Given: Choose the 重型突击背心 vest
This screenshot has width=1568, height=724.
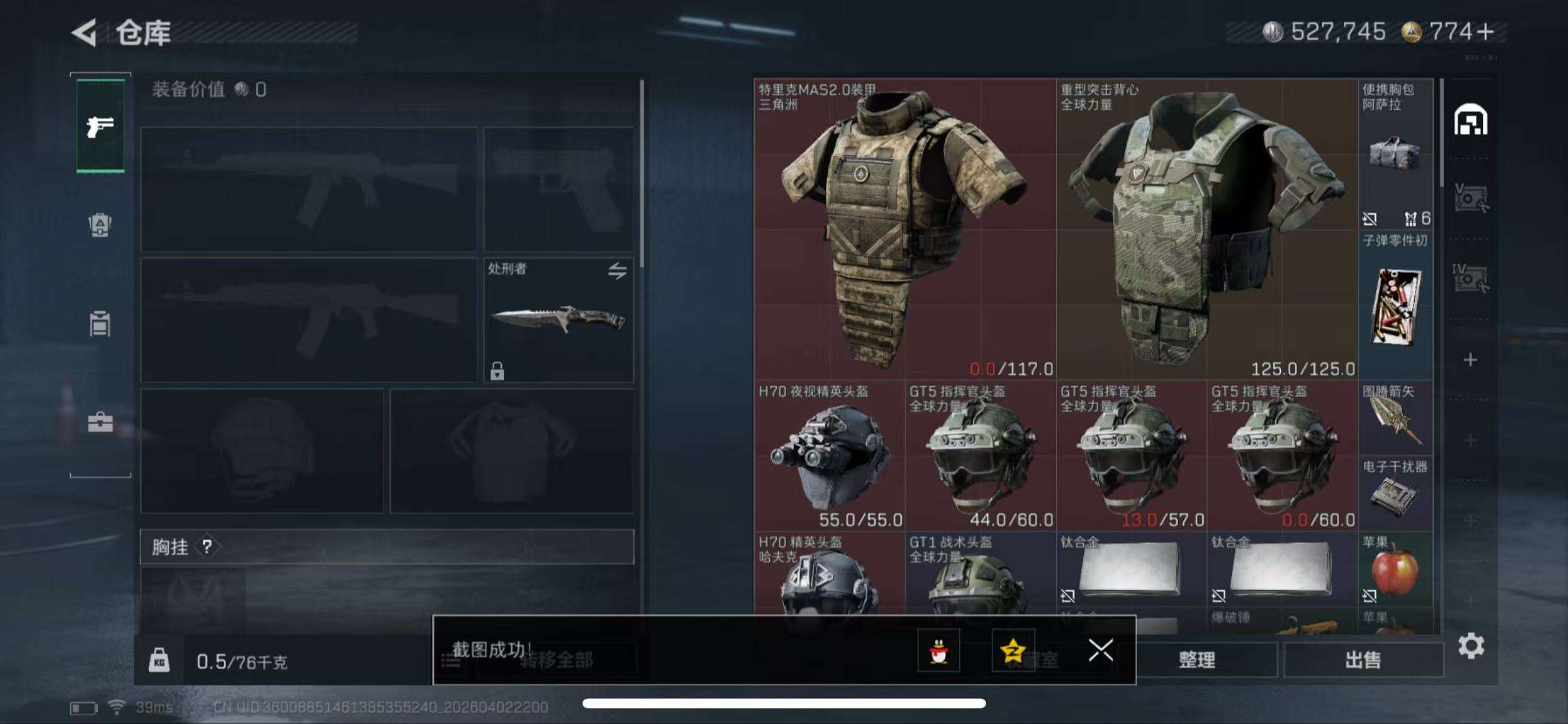Looking at the screenshot, I should [1207, 228].
